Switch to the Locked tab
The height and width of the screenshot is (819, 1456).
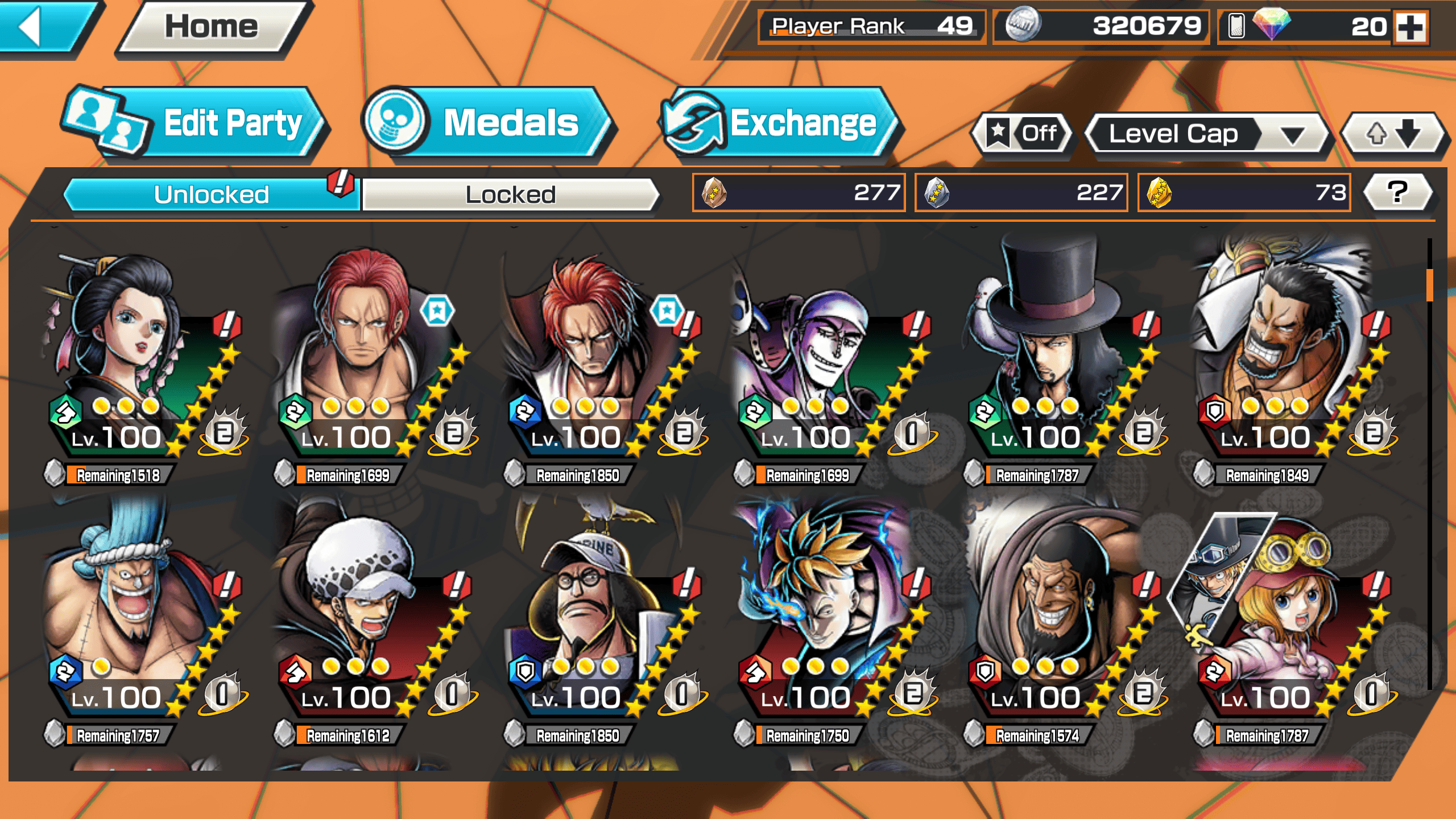[x=510, y=195]
